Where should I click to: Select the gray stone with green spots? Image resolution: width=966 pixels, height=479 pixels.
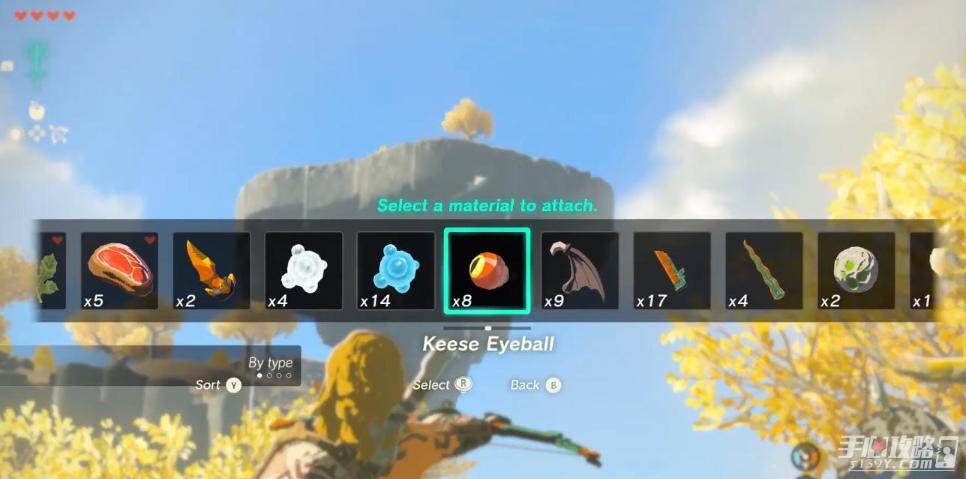click(856, 270)
